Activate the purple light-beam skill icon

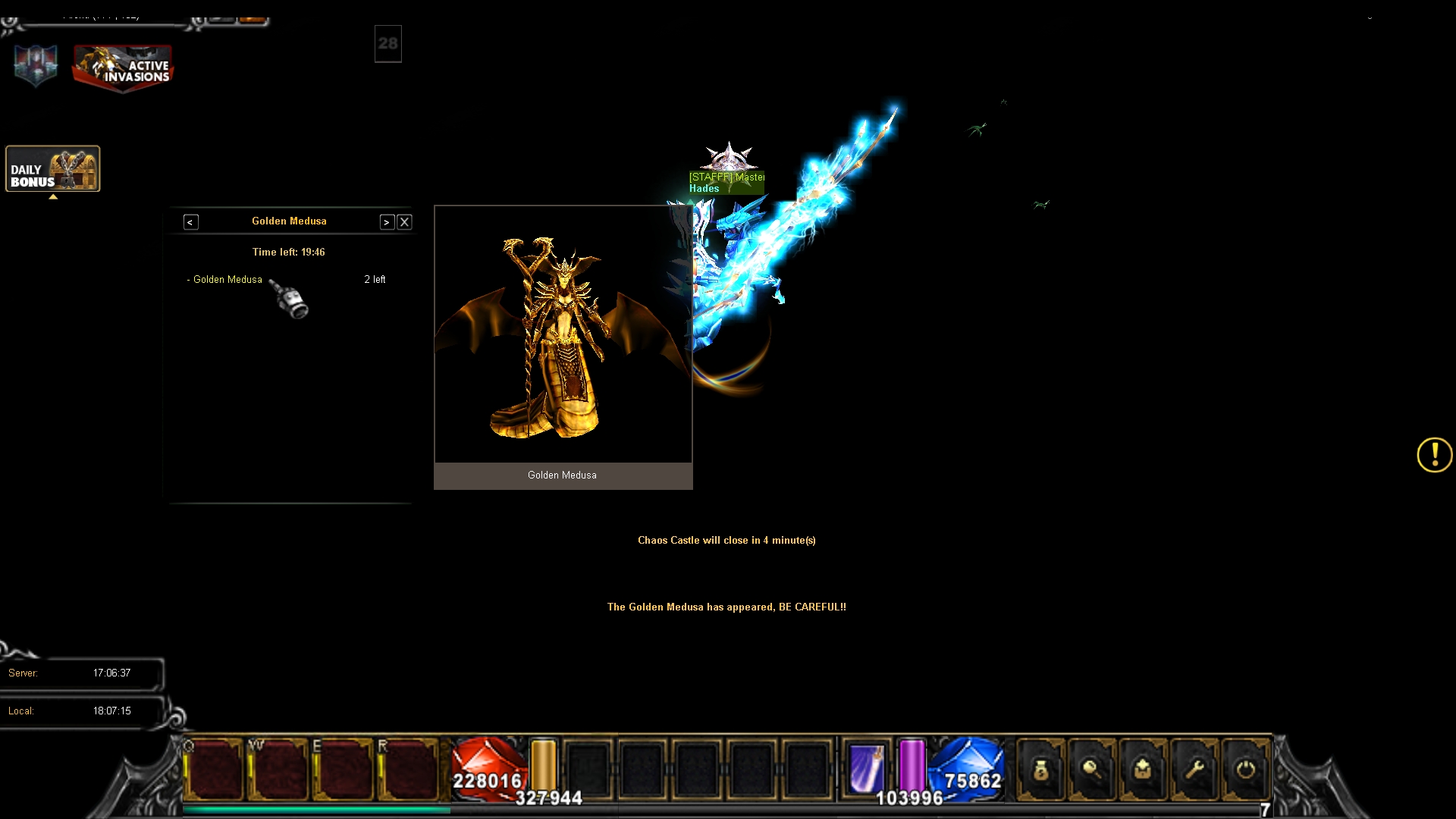(867, 768)
